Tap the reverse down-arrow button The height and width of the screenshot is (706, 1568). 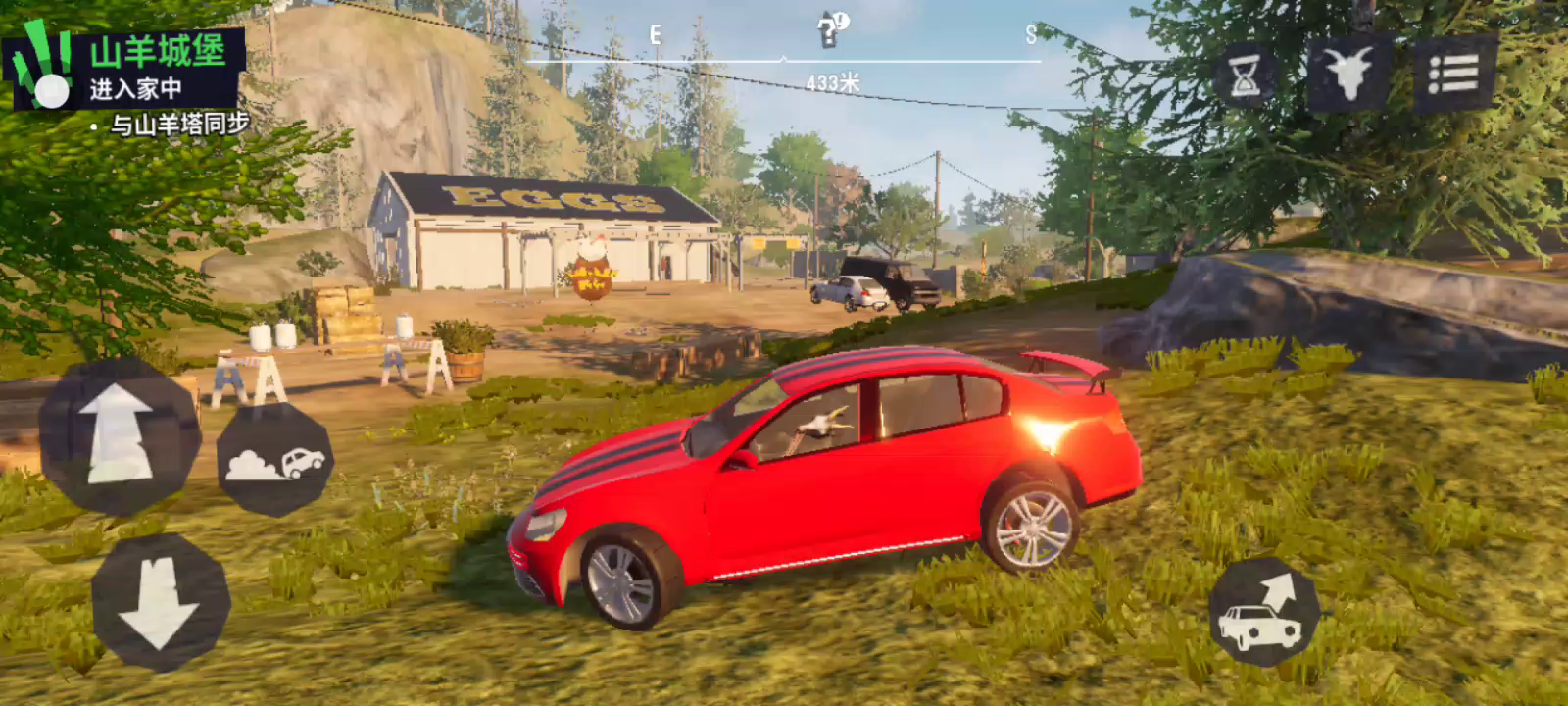click(160, 603)
